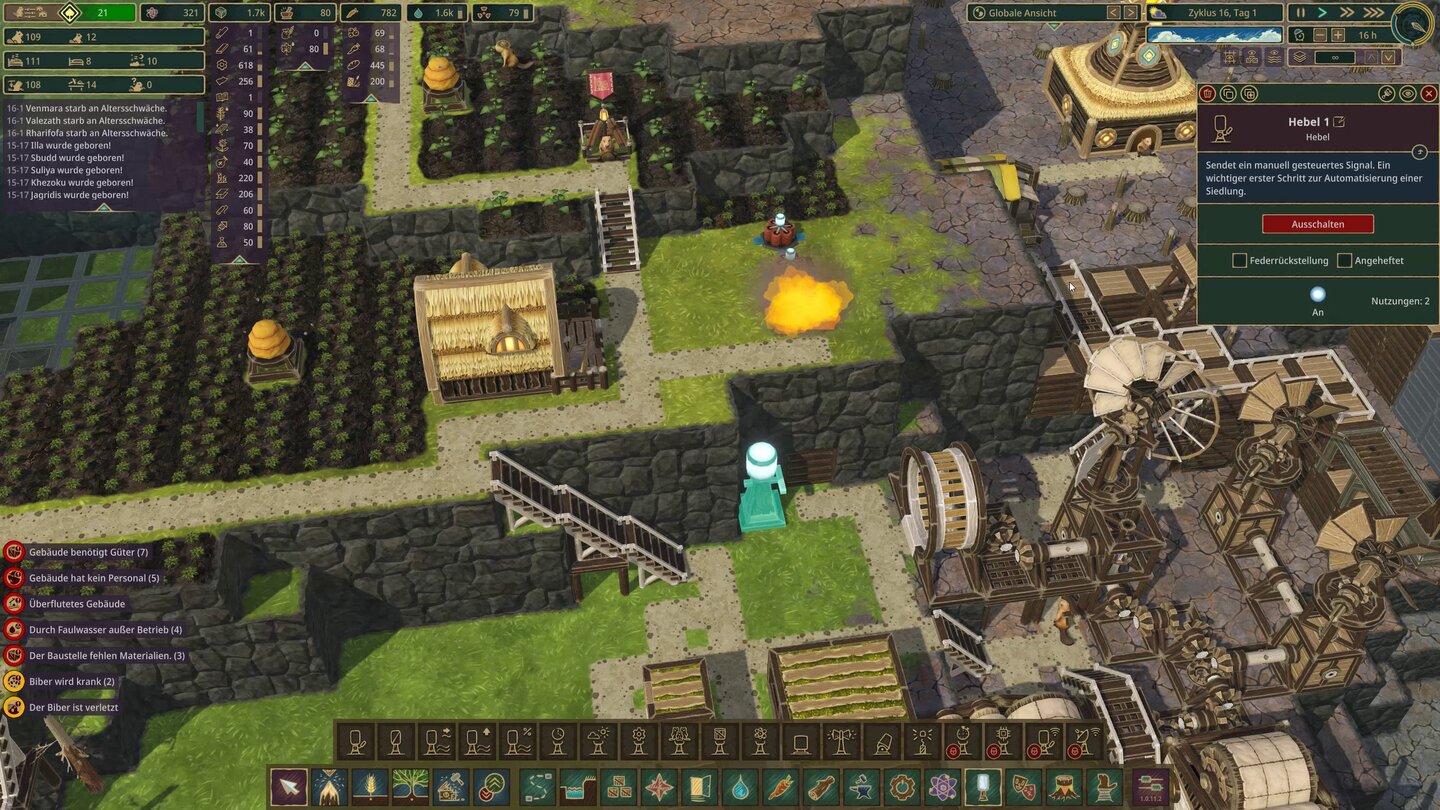Open the forestry category (tree icon)
The image size is (1440, 810).
pos(409,787)
